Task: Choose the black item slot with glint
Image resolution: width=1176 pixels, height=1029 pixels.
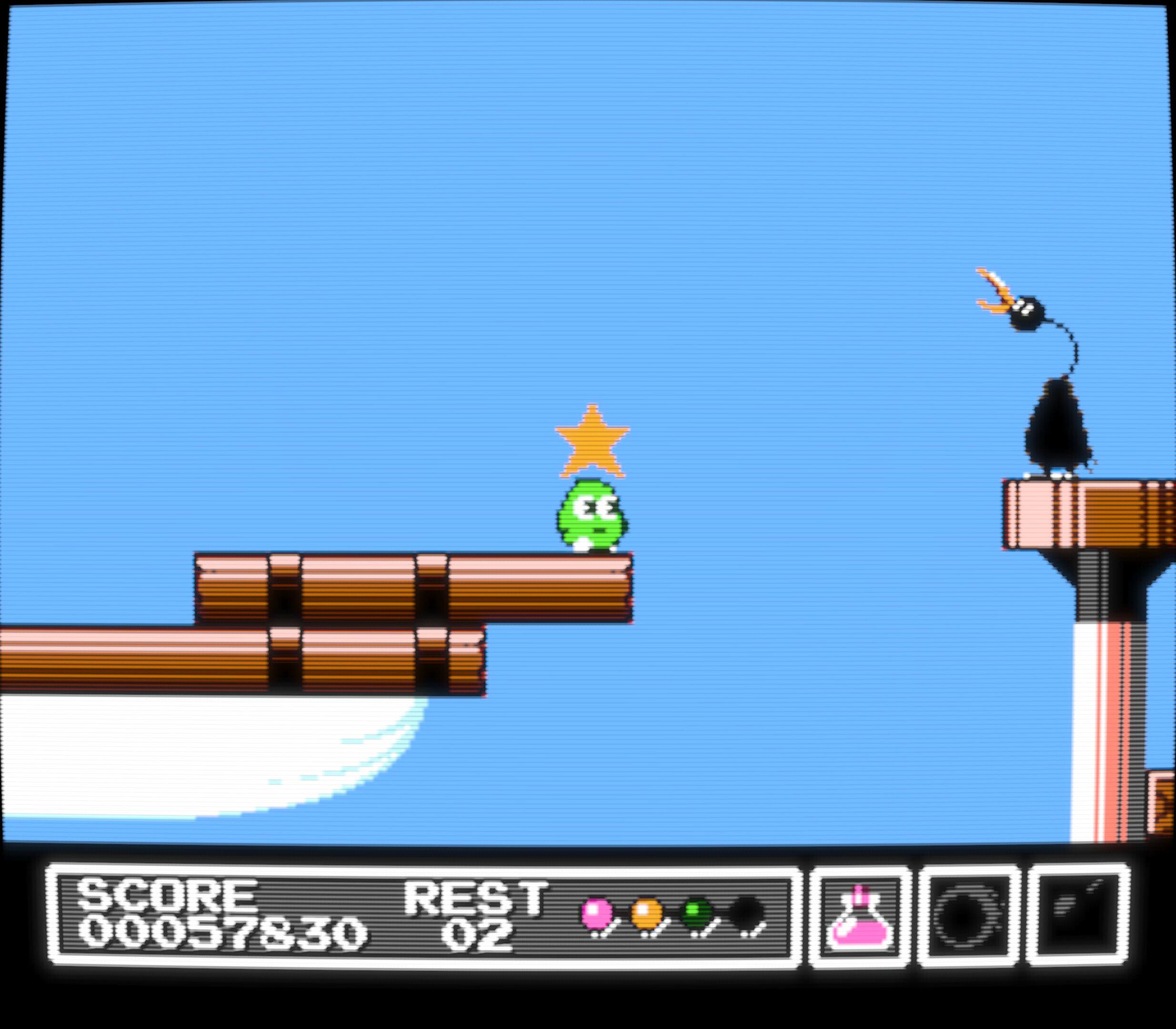Action: [x=1078, y=916]
